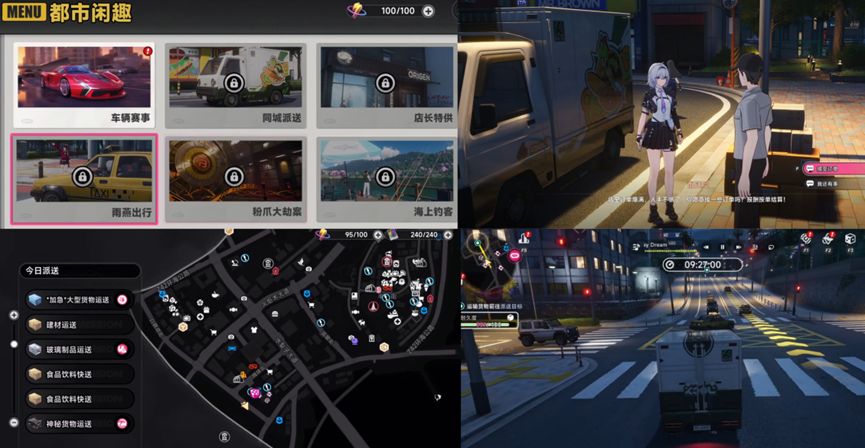
Task: Select the second dialogue reply option
Action: pos(830,184)
